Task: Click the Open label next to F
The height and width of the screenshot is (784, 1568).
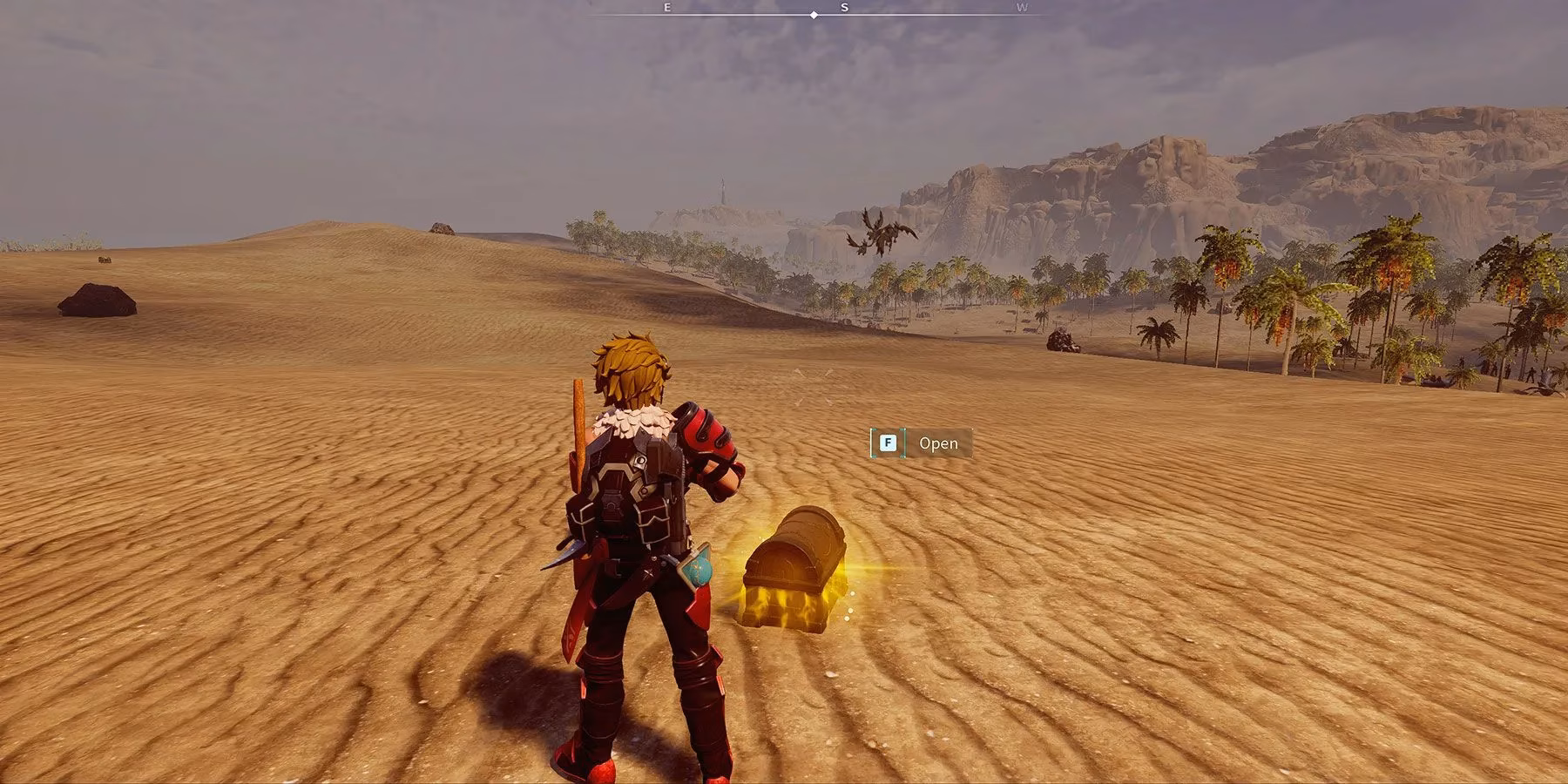Action: click(938, 443)
